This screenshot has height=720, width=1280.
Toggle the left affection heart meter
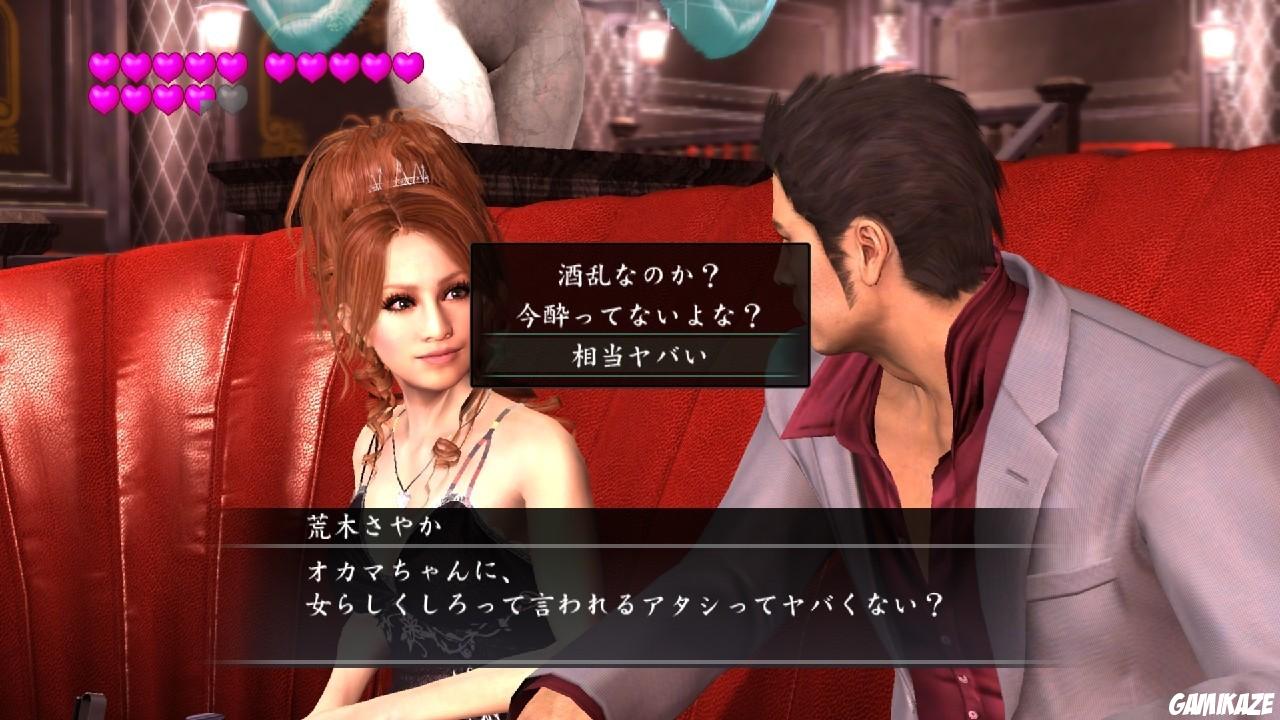coord(166,80)
